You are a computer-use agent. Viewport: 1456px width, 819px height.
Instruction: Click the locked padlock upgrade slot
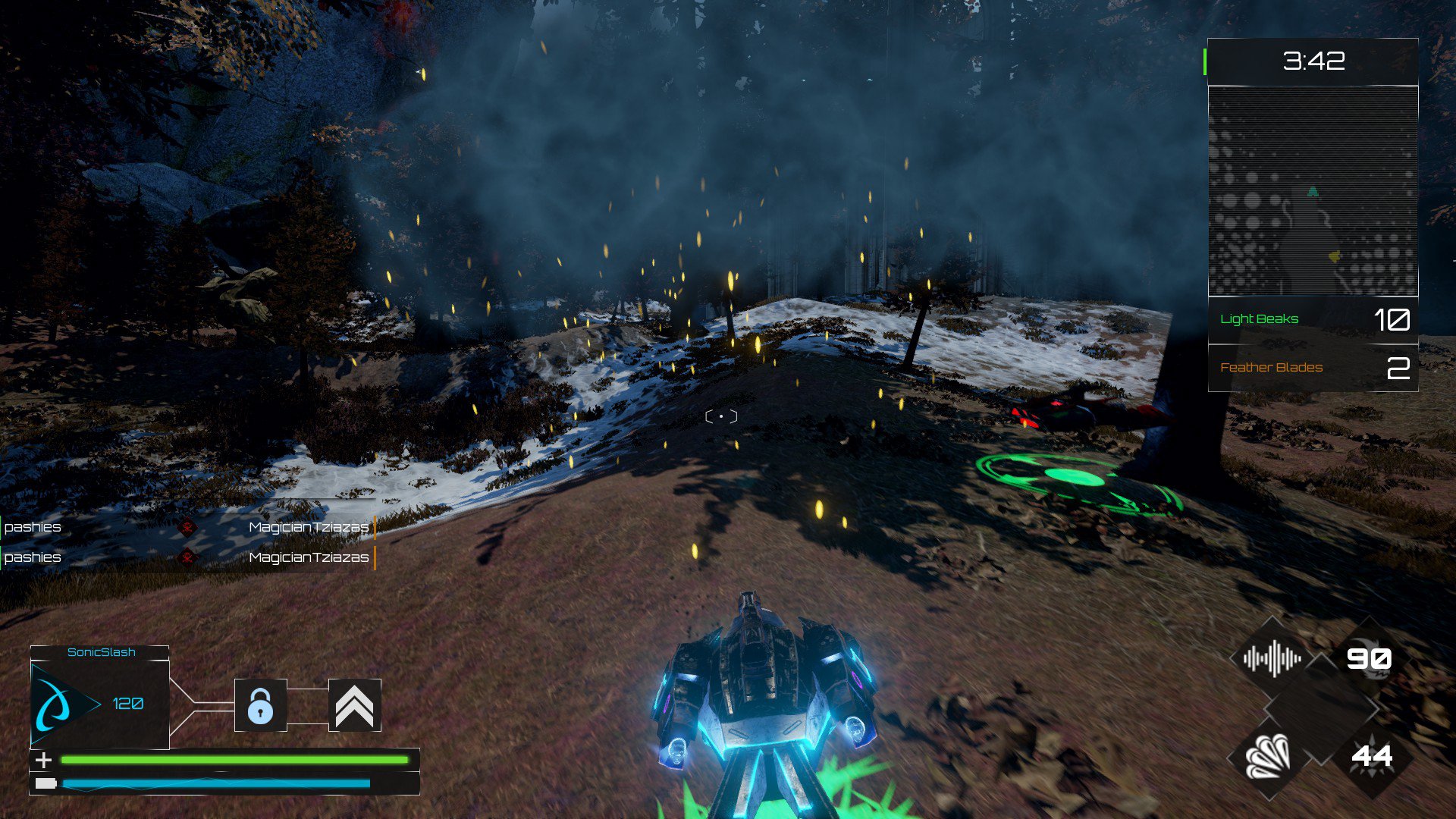260,705
